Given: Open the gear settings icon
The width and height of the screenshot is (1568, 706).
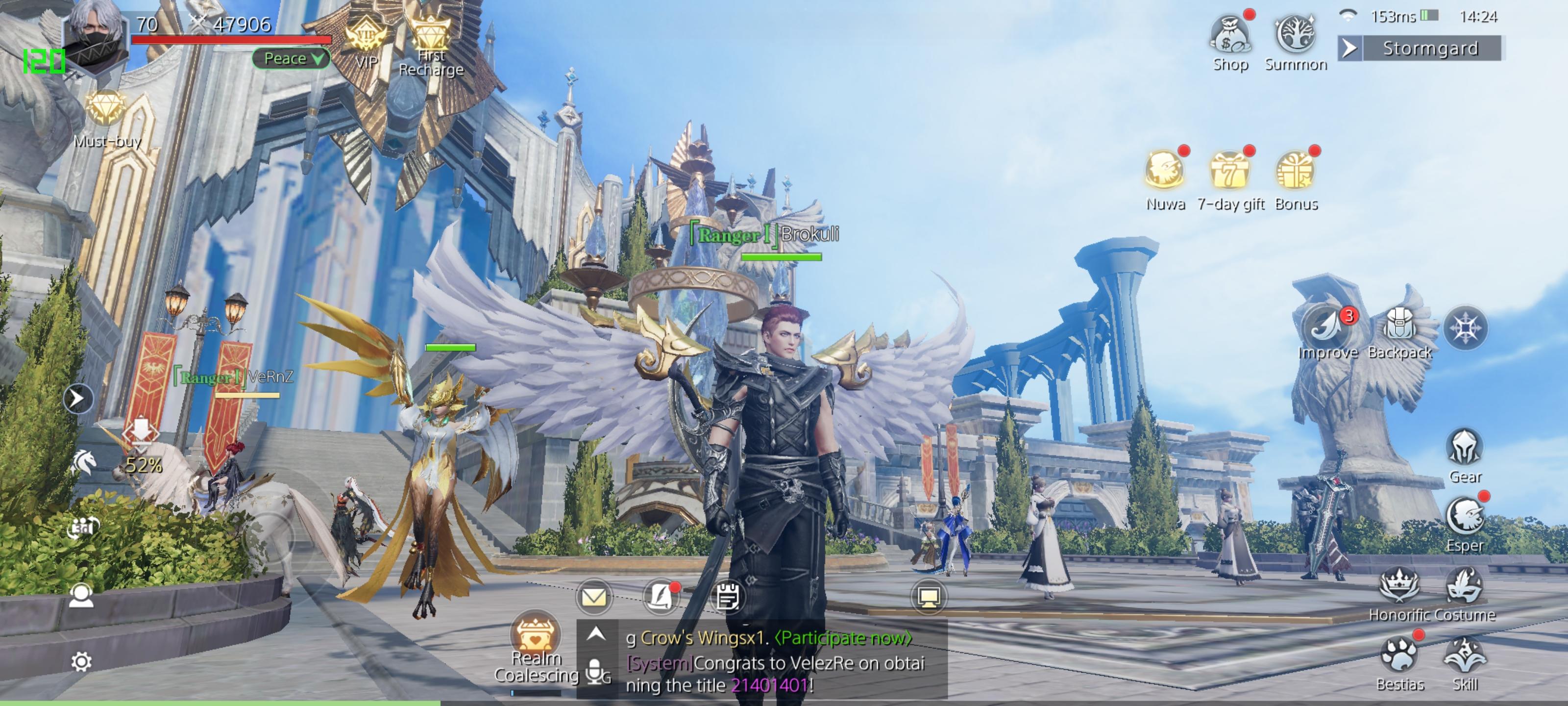Looking at the screenshot, I should [81, 661].
